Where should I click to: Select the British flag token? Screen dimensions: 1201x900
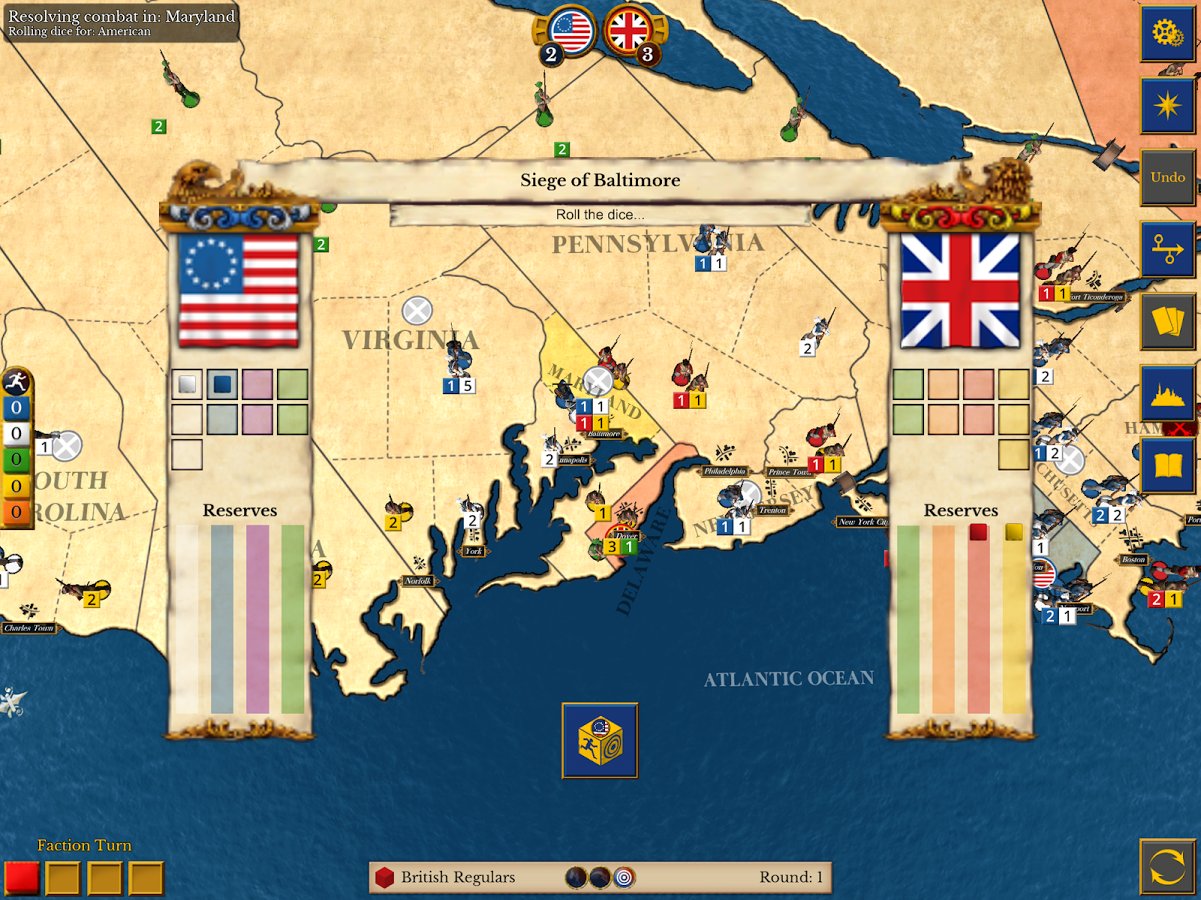628,31
